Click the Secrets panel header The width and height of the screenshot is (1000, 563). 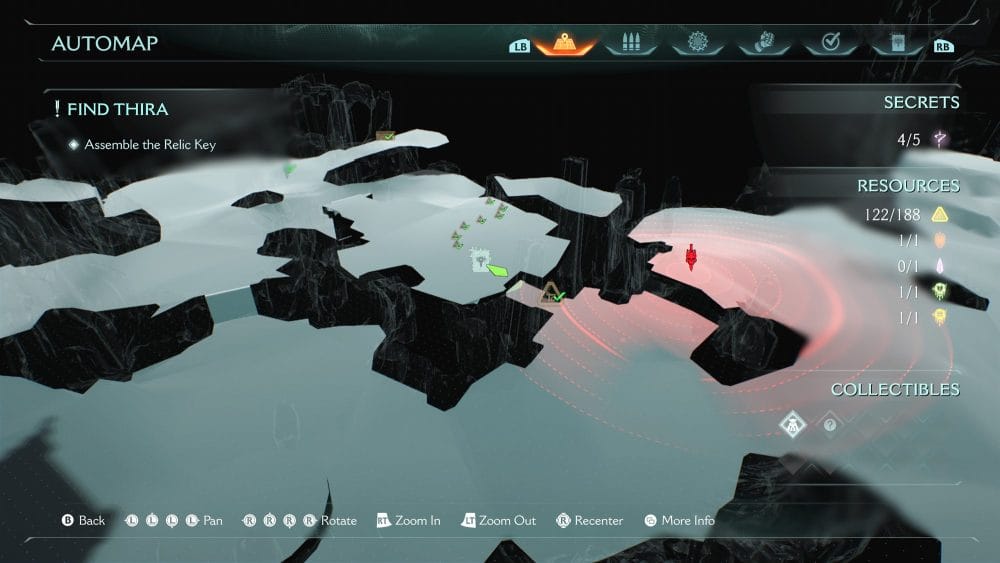(x=920, y=102)
